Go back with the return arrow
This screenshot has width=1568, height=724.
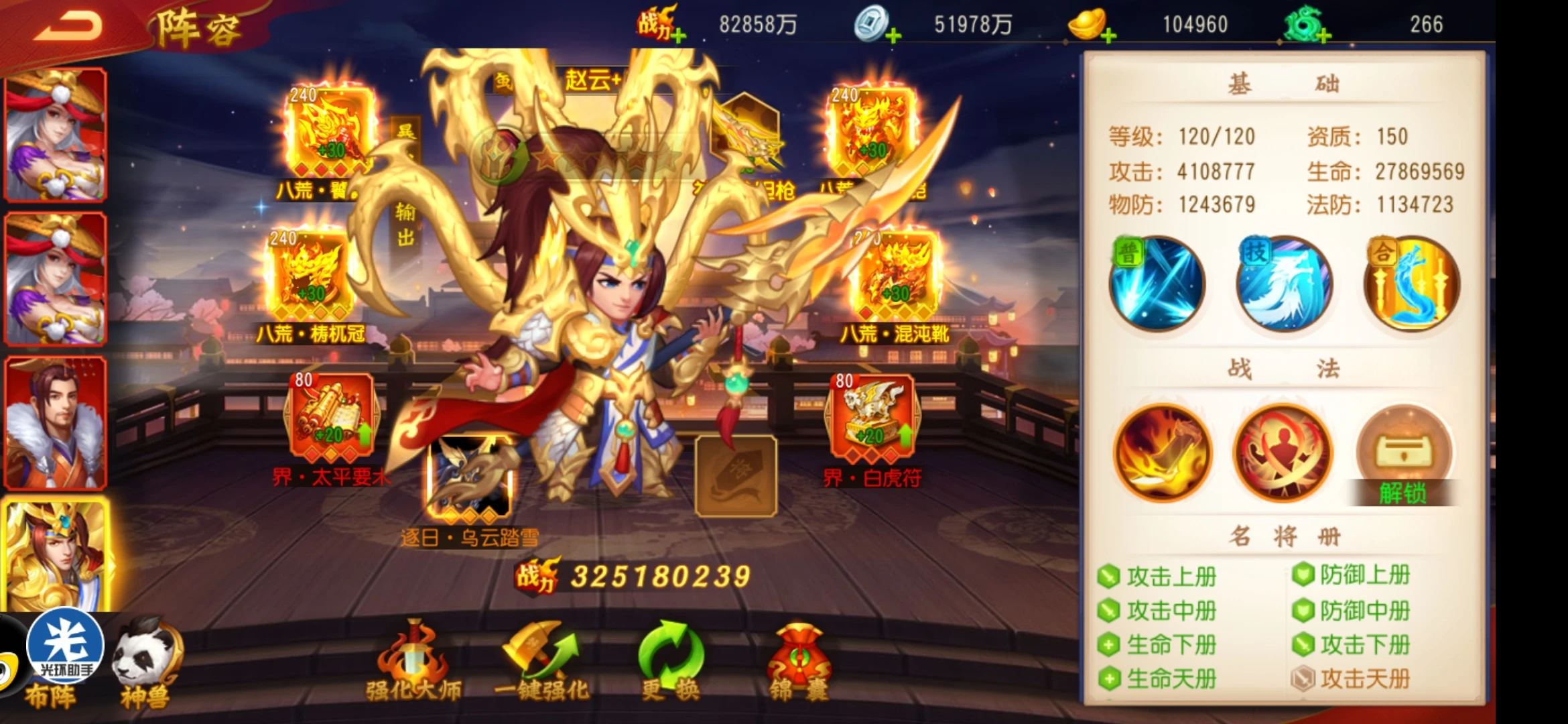tap(68, 27)
